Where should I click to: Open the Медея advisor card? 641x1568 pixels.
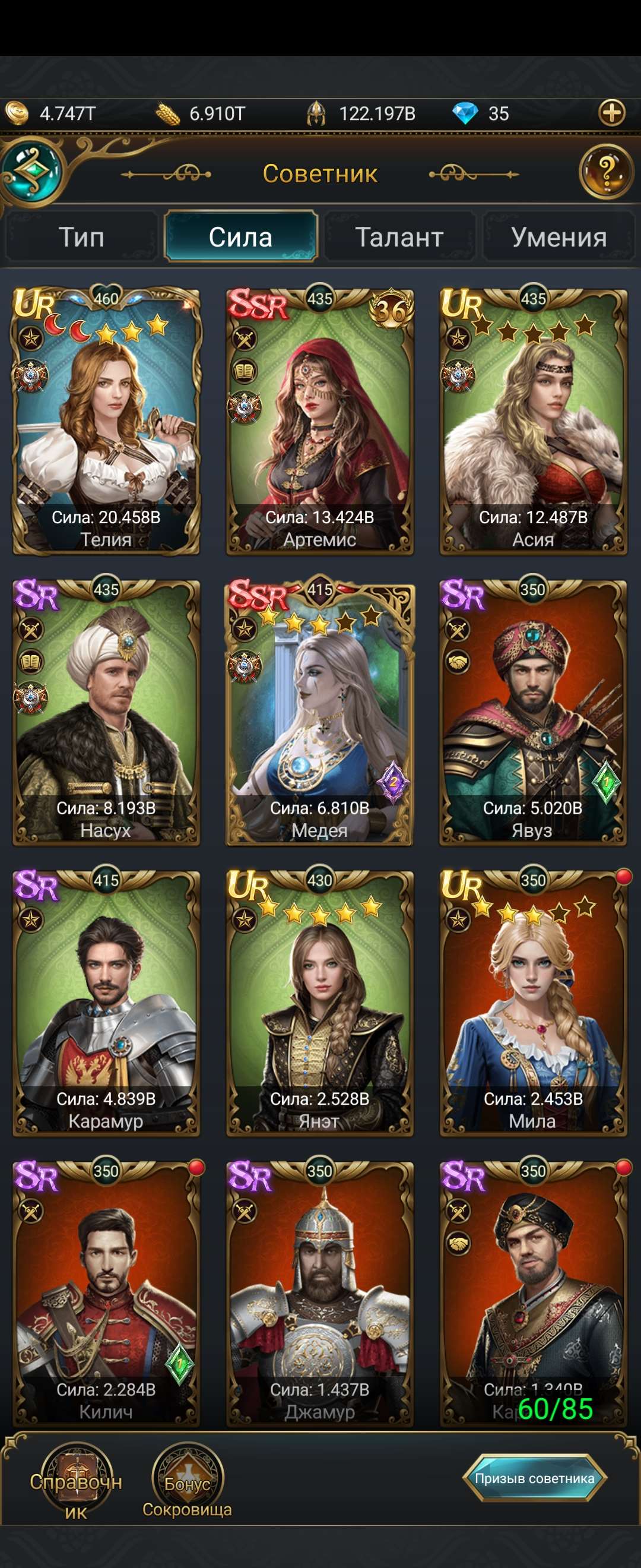click(x=320, y=712)
